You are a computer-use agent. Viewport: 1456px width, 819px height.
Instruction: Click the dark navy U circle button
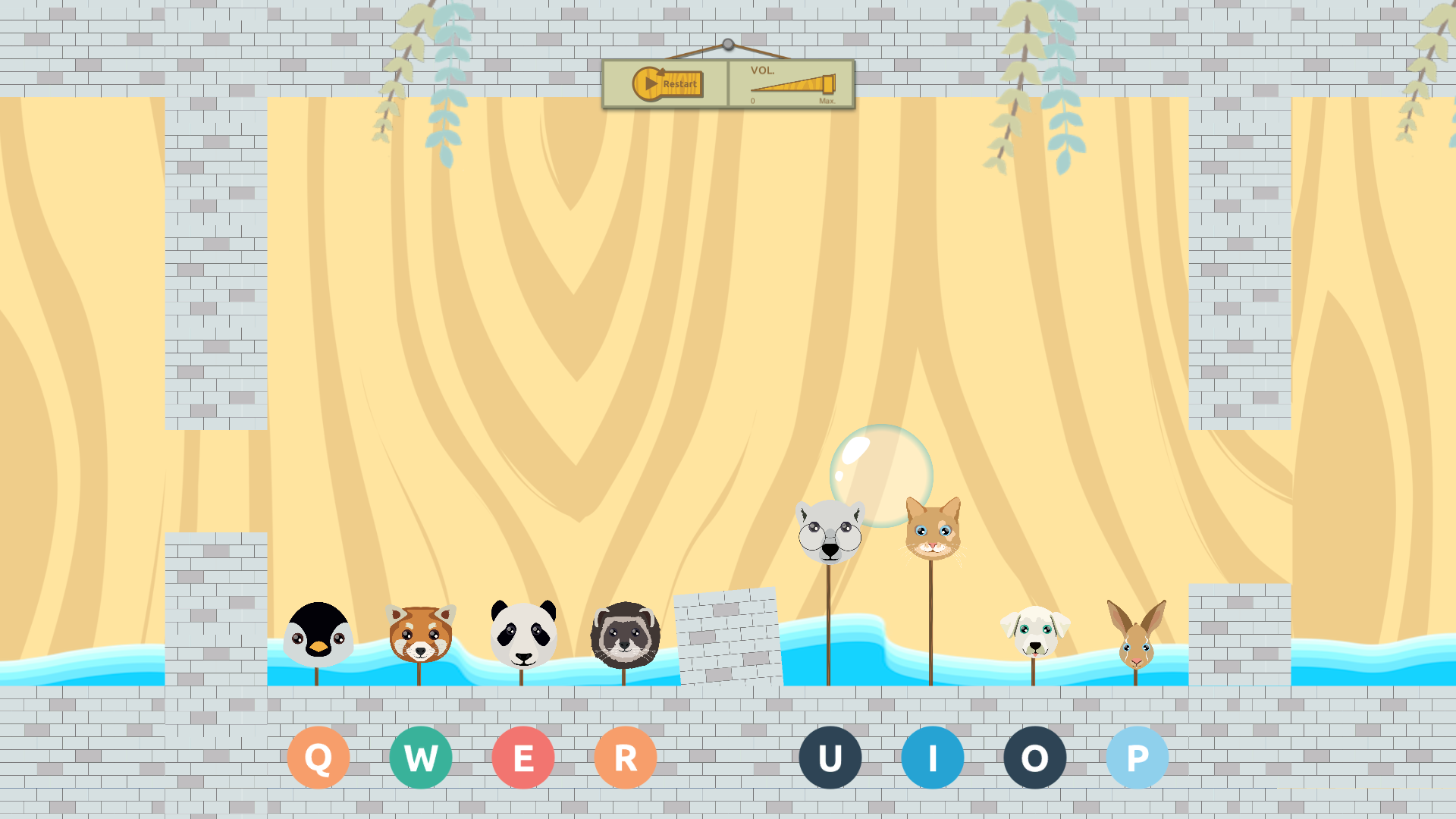coord(830,758)
